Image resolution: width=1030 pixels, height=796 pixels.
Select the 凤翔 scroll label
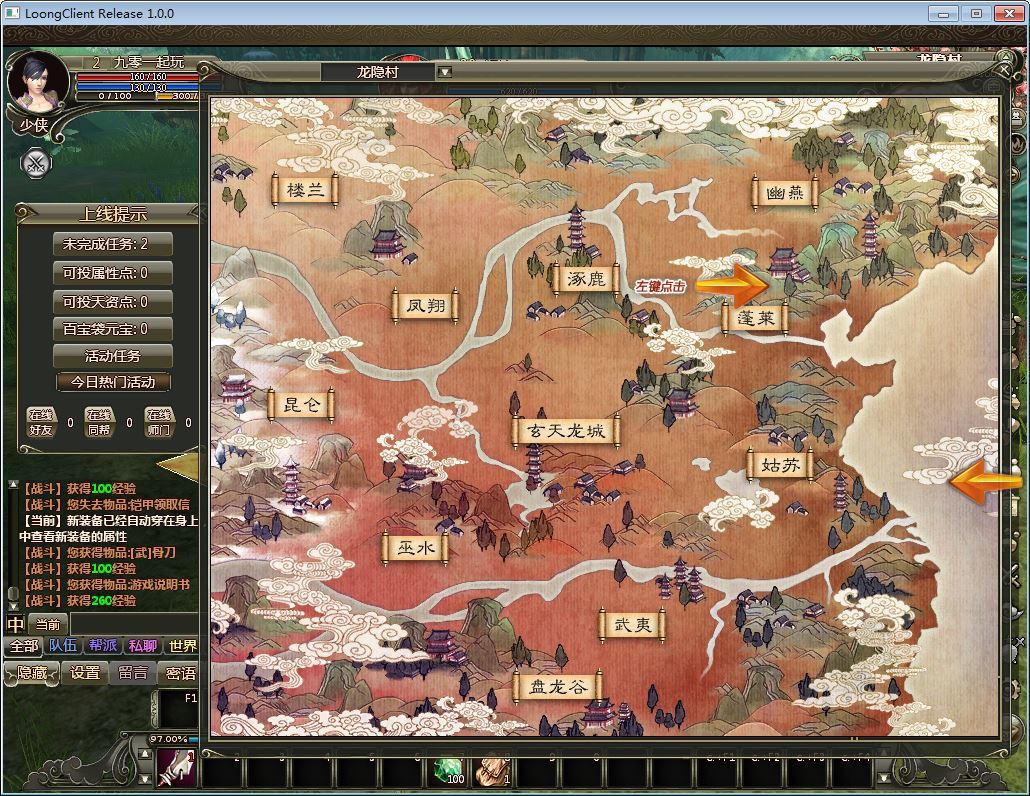426,306
